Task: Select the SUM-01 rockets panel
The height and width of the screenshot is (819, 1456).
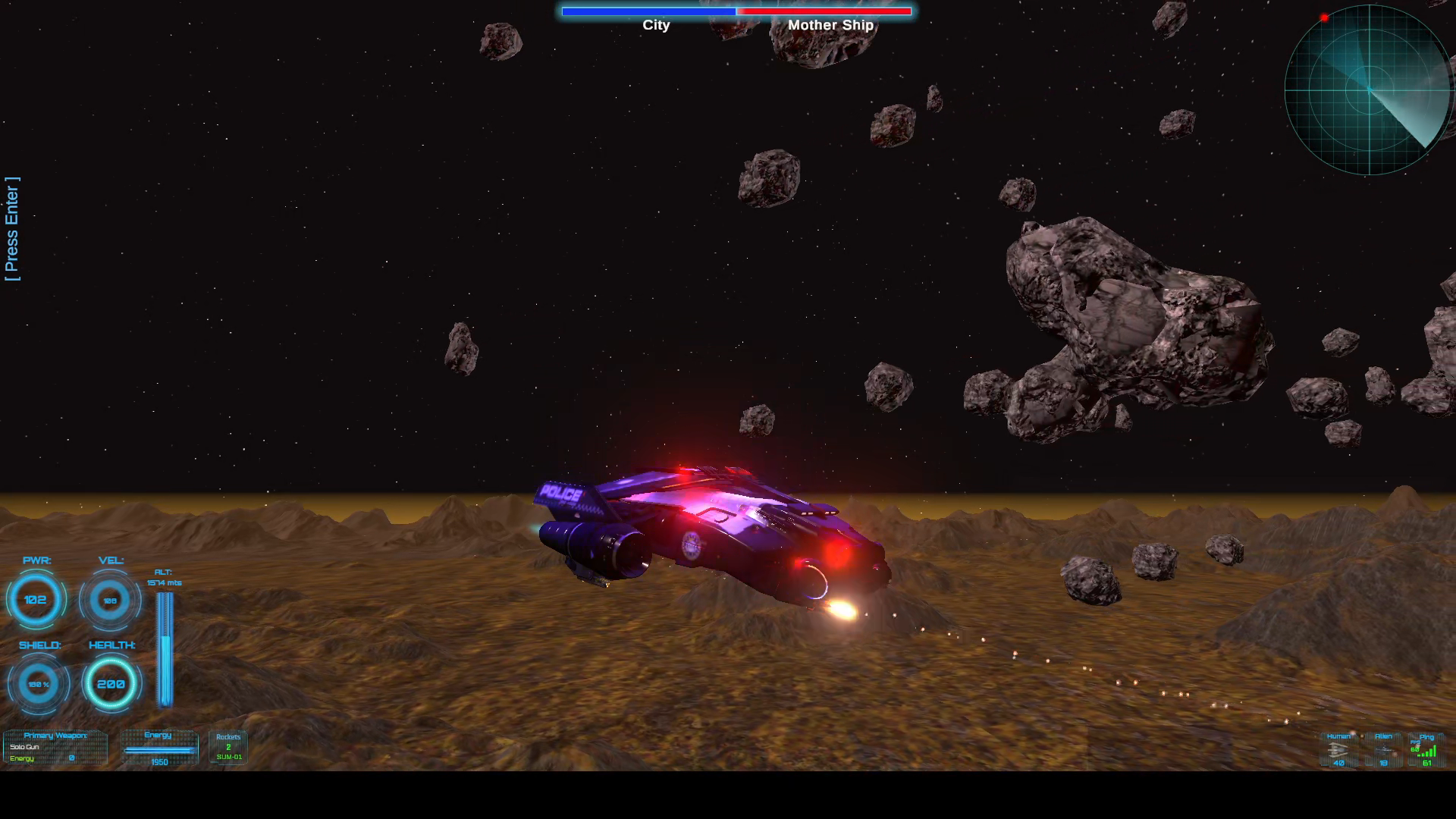Action: click(228, 748)
